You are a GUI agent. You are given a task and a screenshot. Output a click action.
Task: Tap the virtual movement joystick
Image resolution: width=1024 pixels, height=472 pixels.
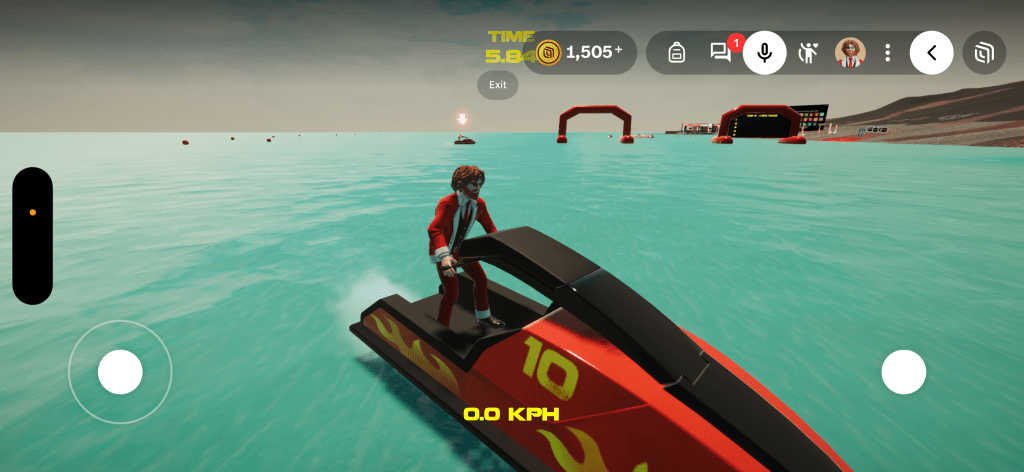point(120,372)
